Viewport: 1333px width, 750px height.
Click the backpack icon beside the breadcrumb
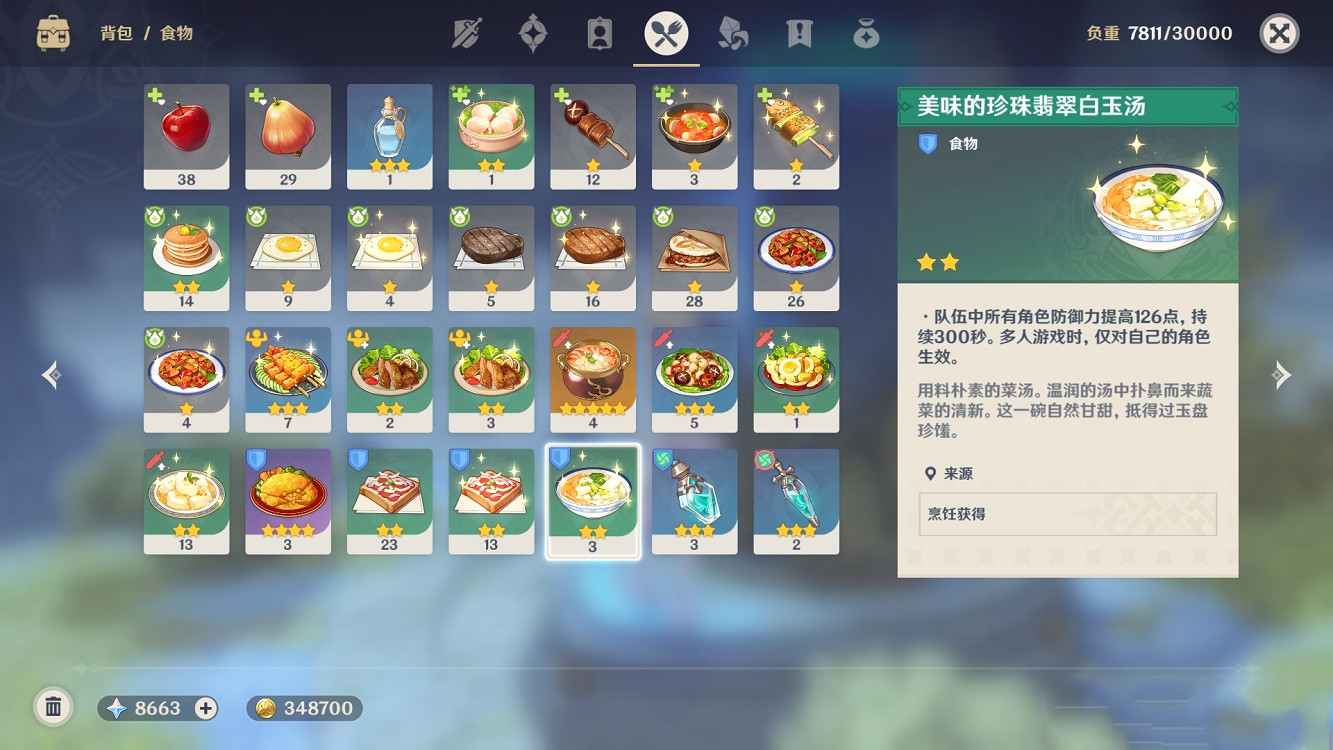click(x=51, y=32)
